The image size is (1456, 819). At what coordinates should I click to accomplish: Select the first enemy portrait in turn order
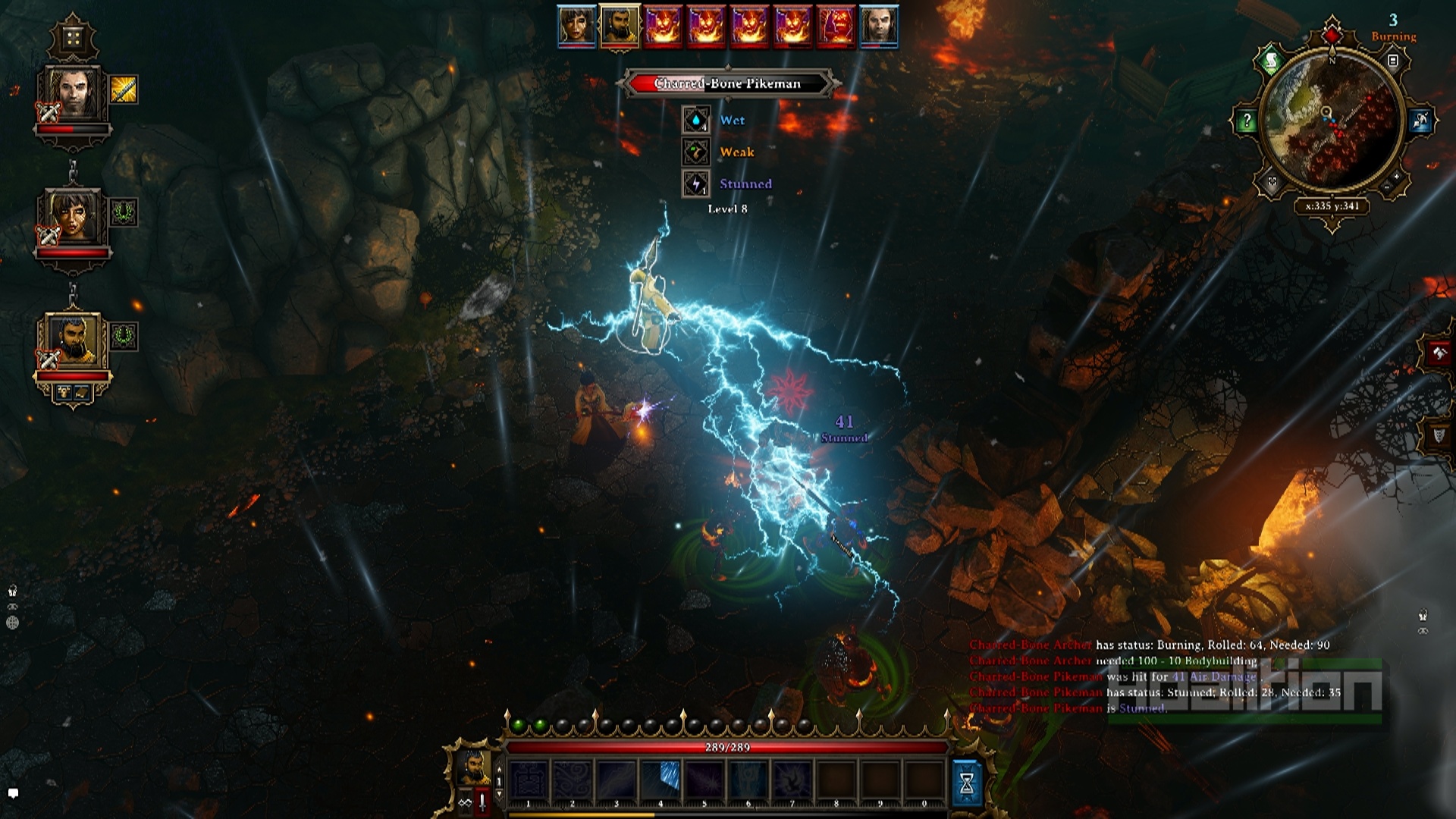point(663,27)
